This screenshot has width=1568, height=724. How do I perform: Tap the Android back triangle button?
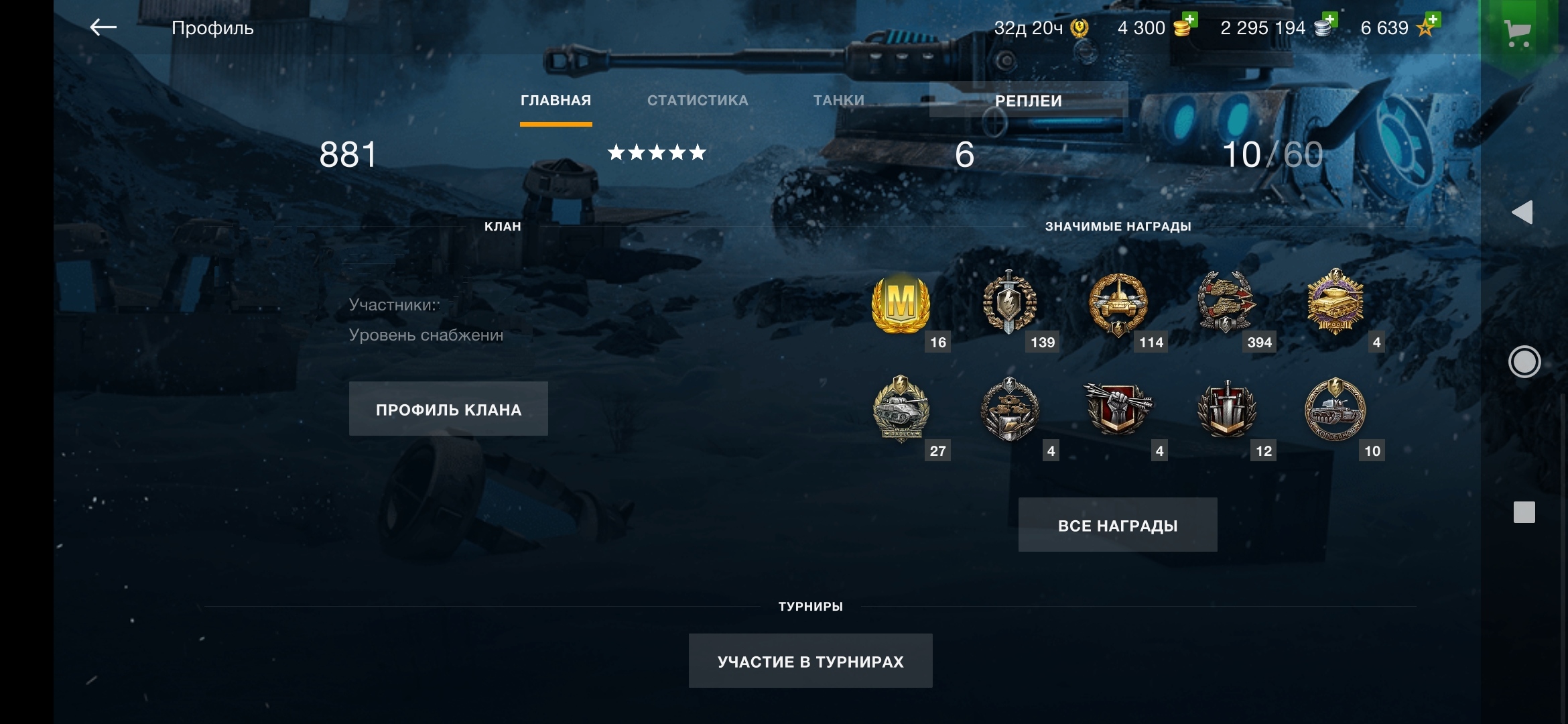coord(1522,213)
